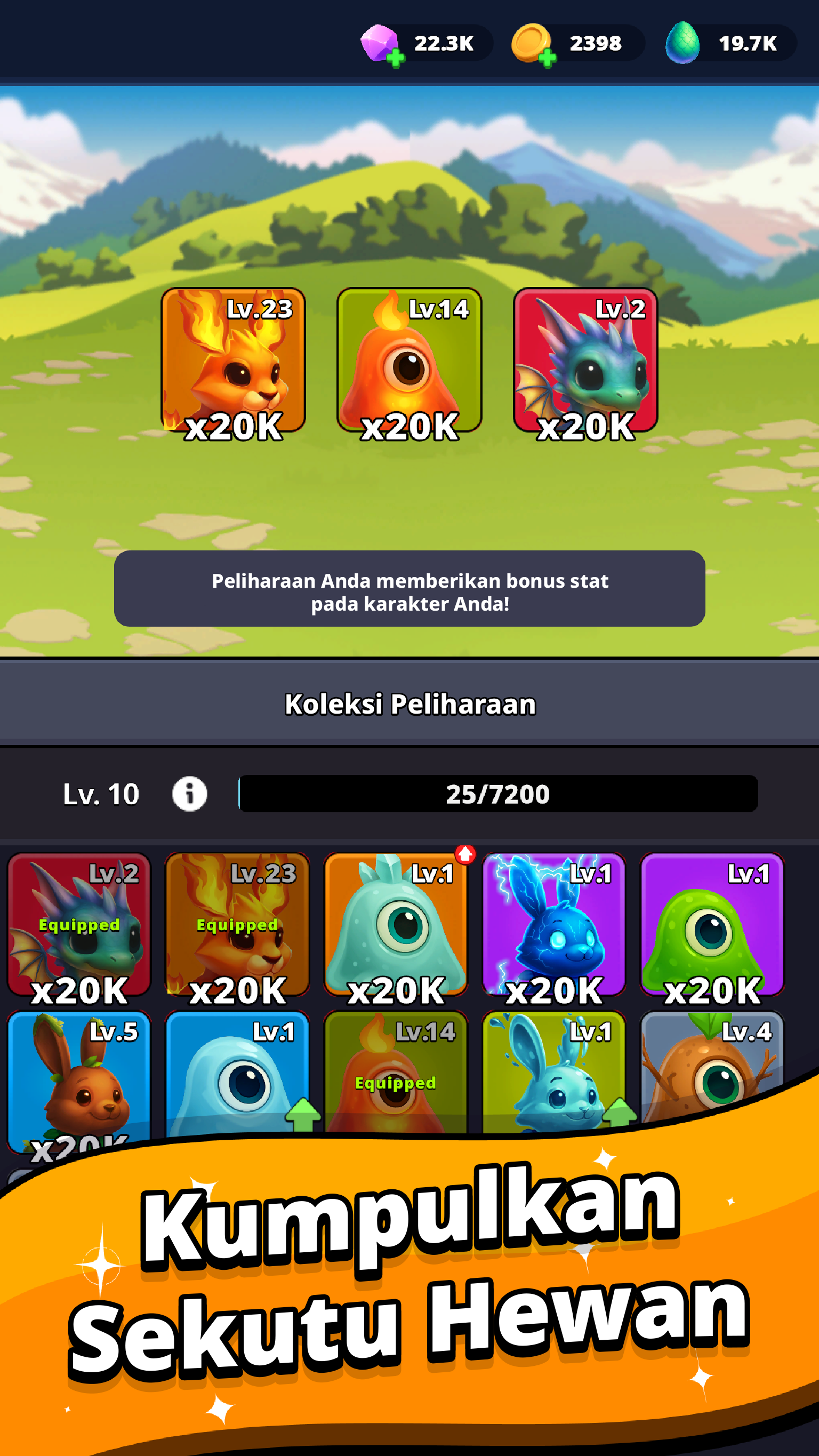Tap the green dragon egg icon
The height and width of the screenshot is (1456, 819).
pyautogui.click(x=682, y=42)
